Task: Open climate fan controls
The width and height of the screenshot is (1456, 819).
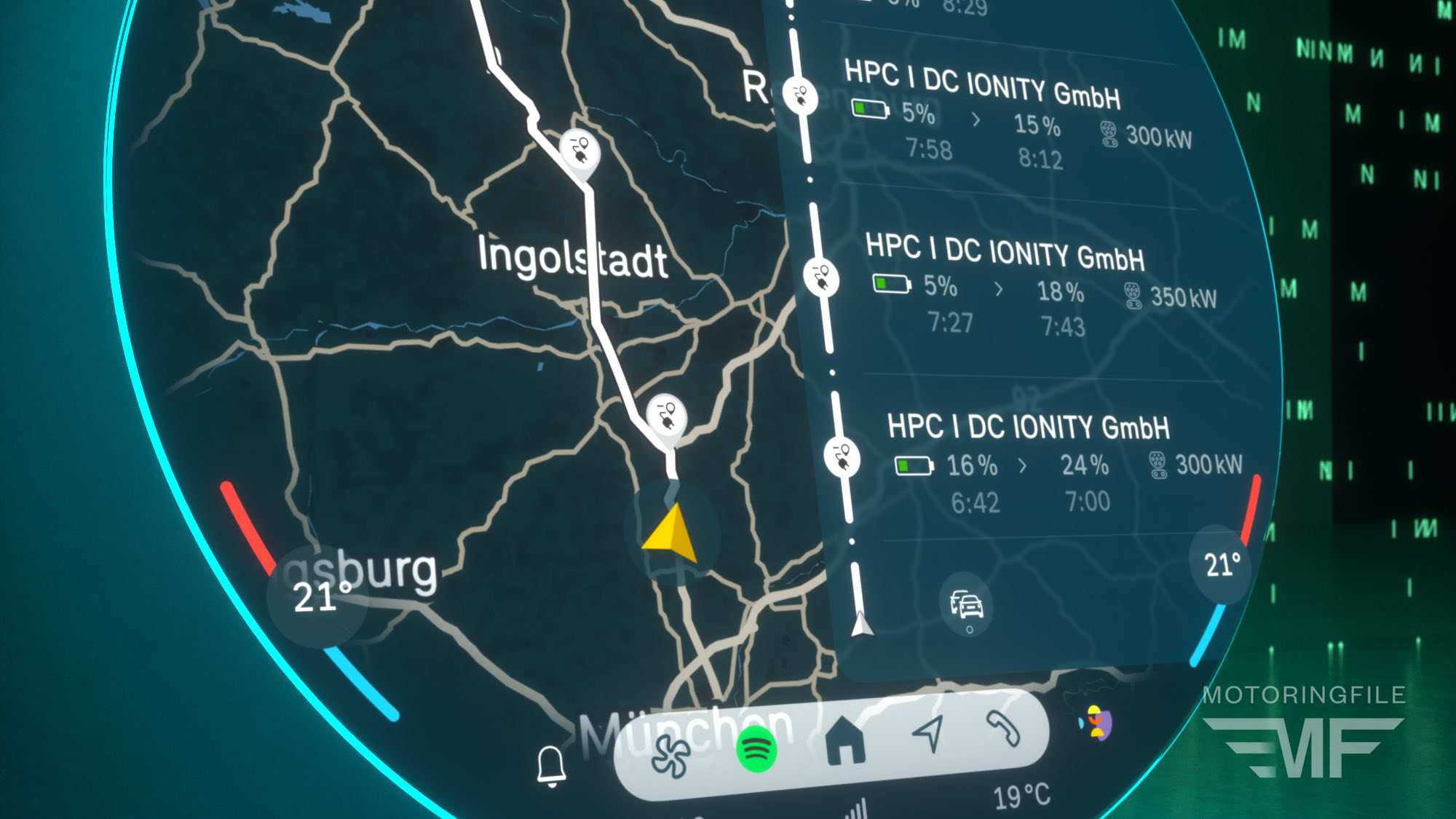Action: [670, 756]
